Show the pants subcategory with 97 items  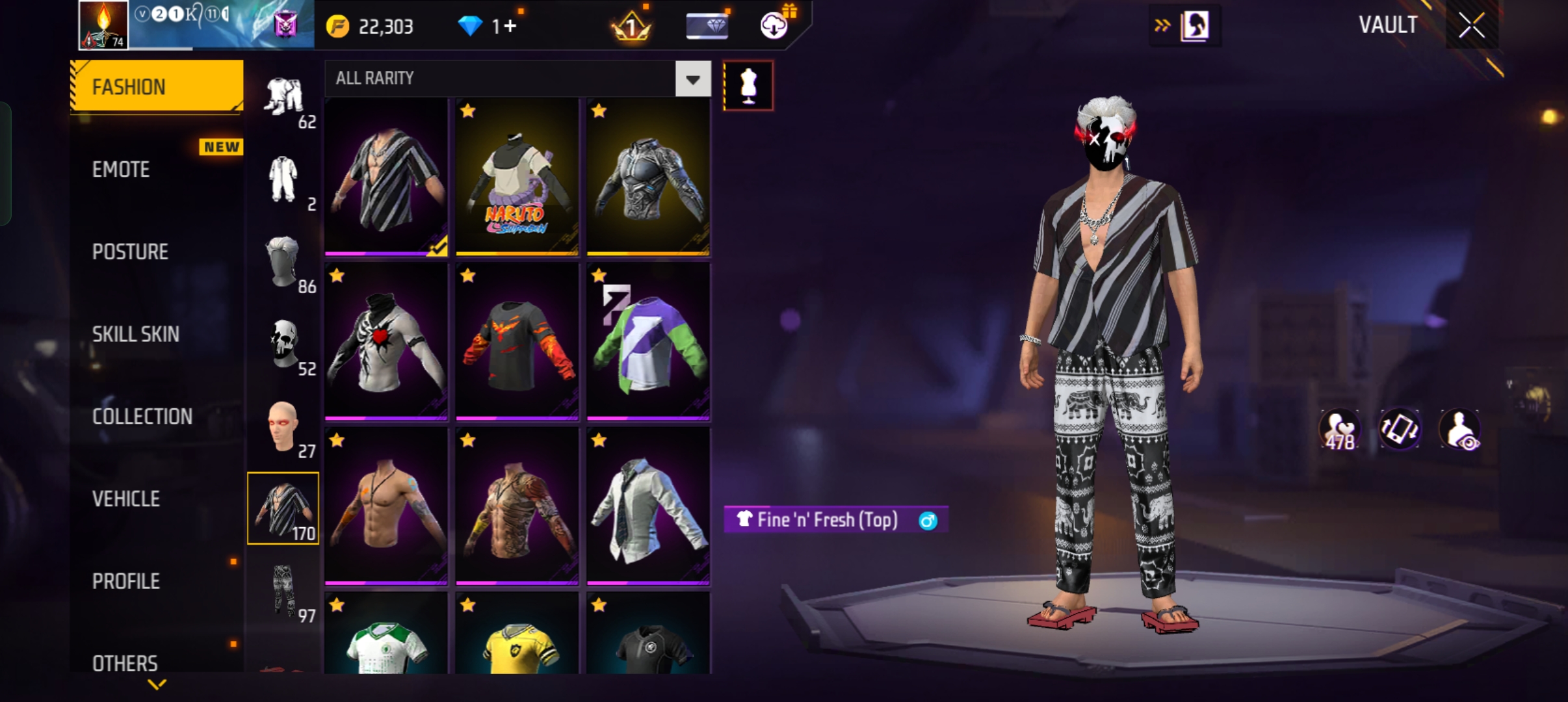pyautogui.click(x=284, y=591)
